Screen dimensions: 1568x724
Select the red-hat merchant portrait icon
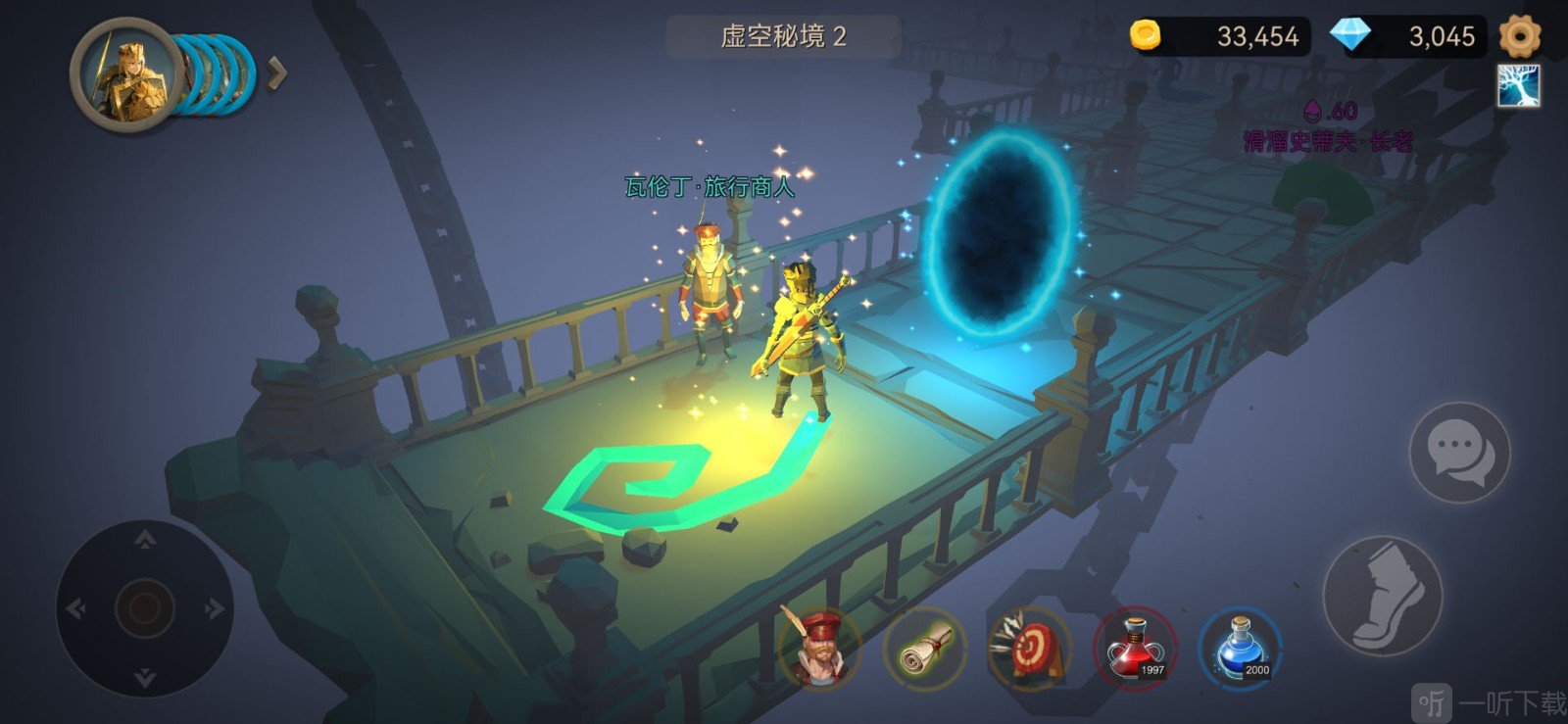pos(818,647)
